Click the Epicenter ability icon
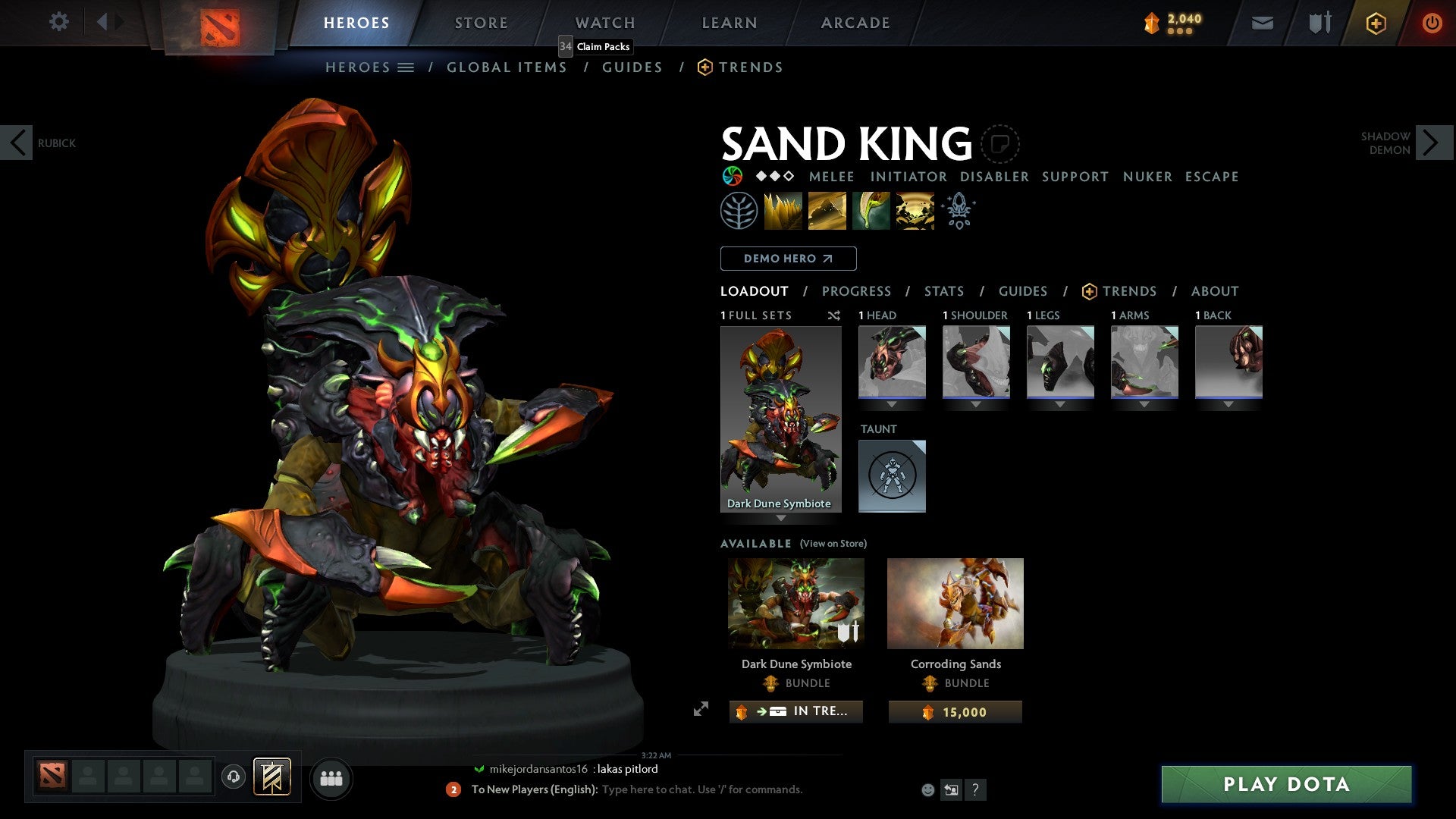Screen dimensions: 1456x819 tap(915, 210)
